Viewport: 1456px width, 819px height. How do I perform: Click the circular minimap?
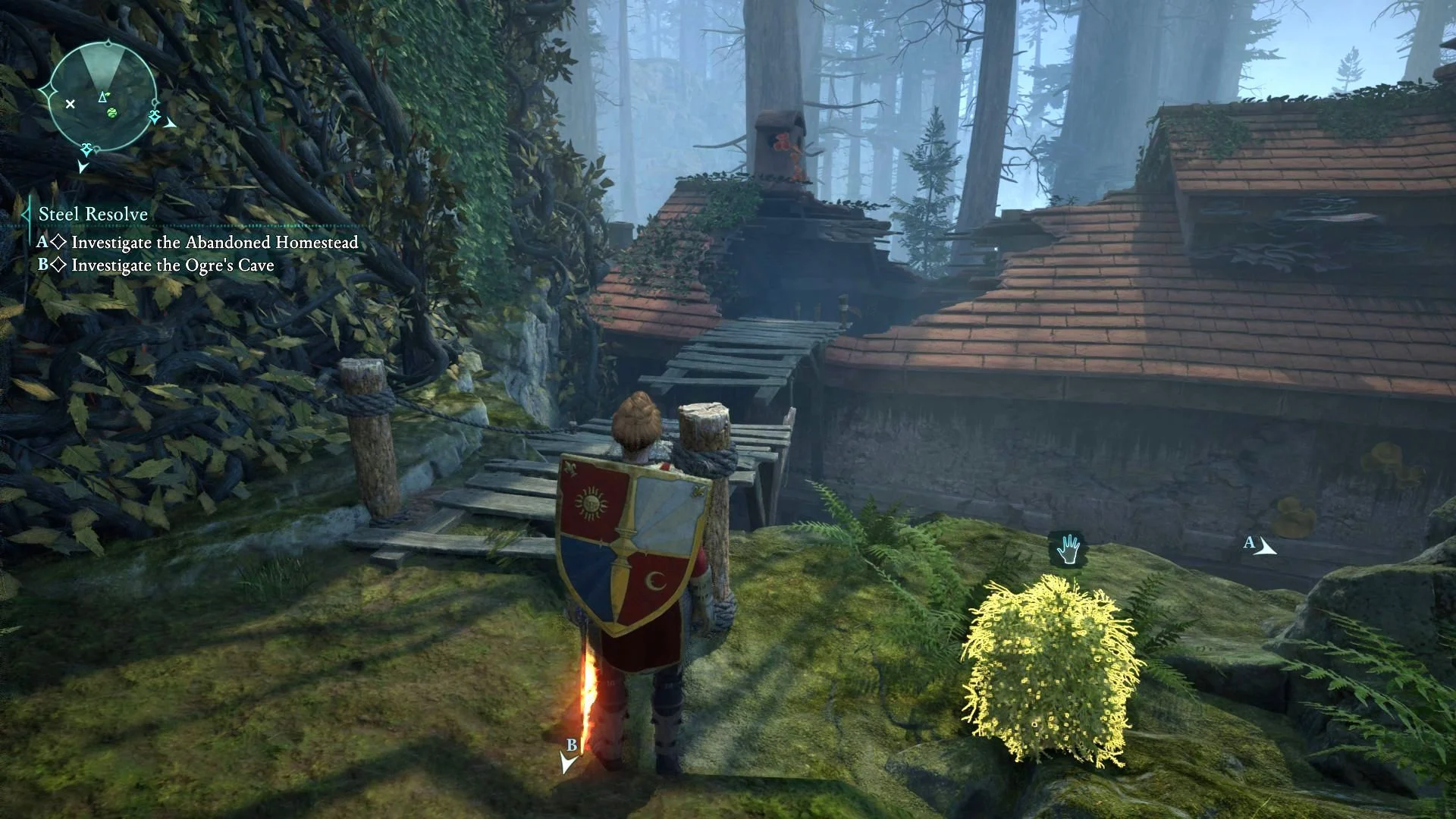coord(102,96)
